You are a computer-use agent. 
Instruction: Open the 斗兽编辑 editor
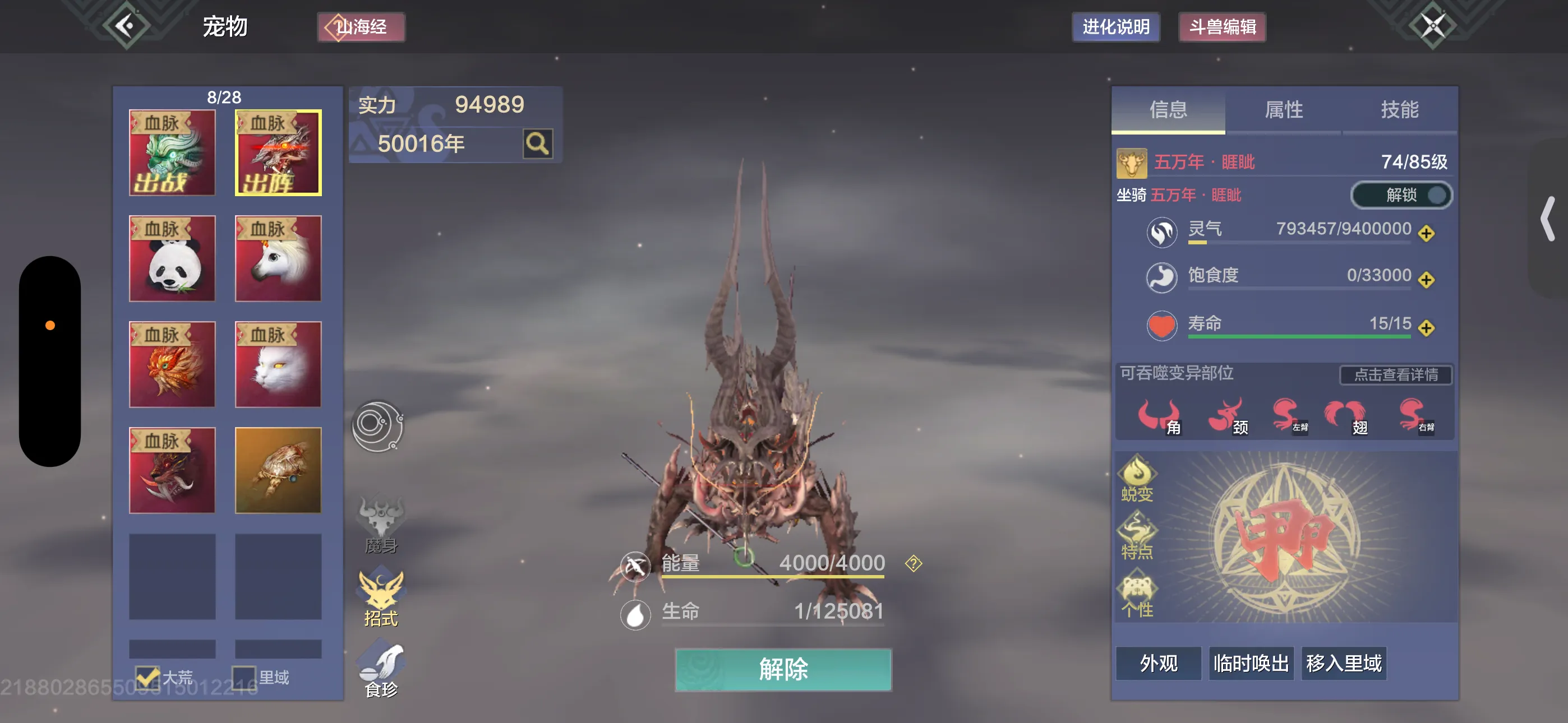1222,27
